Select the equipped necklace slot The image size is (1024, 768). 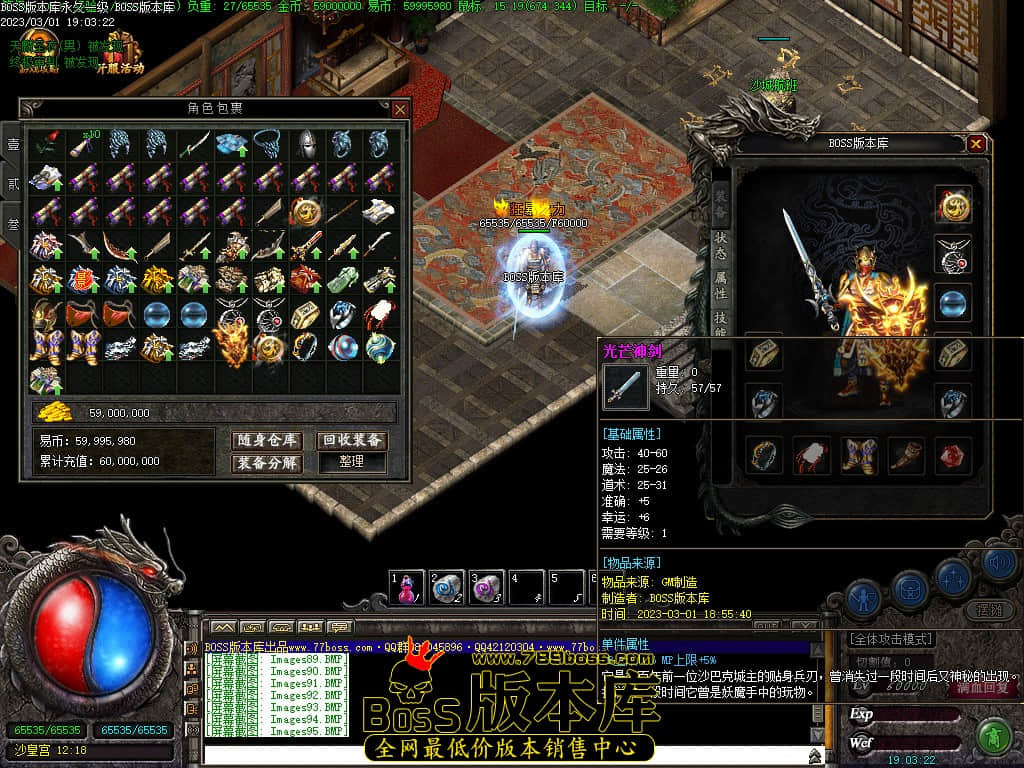953,254
